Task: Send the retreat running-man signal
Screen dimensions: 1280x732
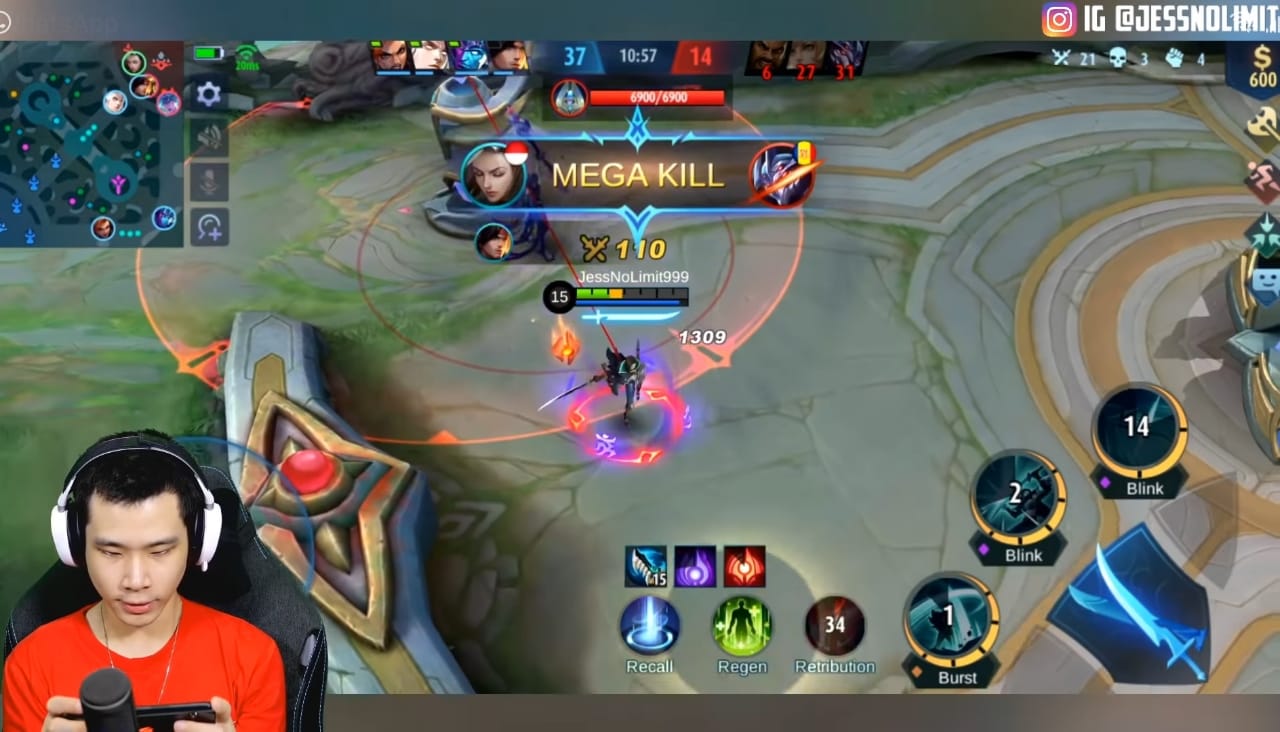Action: click(x=1263, y=182)
